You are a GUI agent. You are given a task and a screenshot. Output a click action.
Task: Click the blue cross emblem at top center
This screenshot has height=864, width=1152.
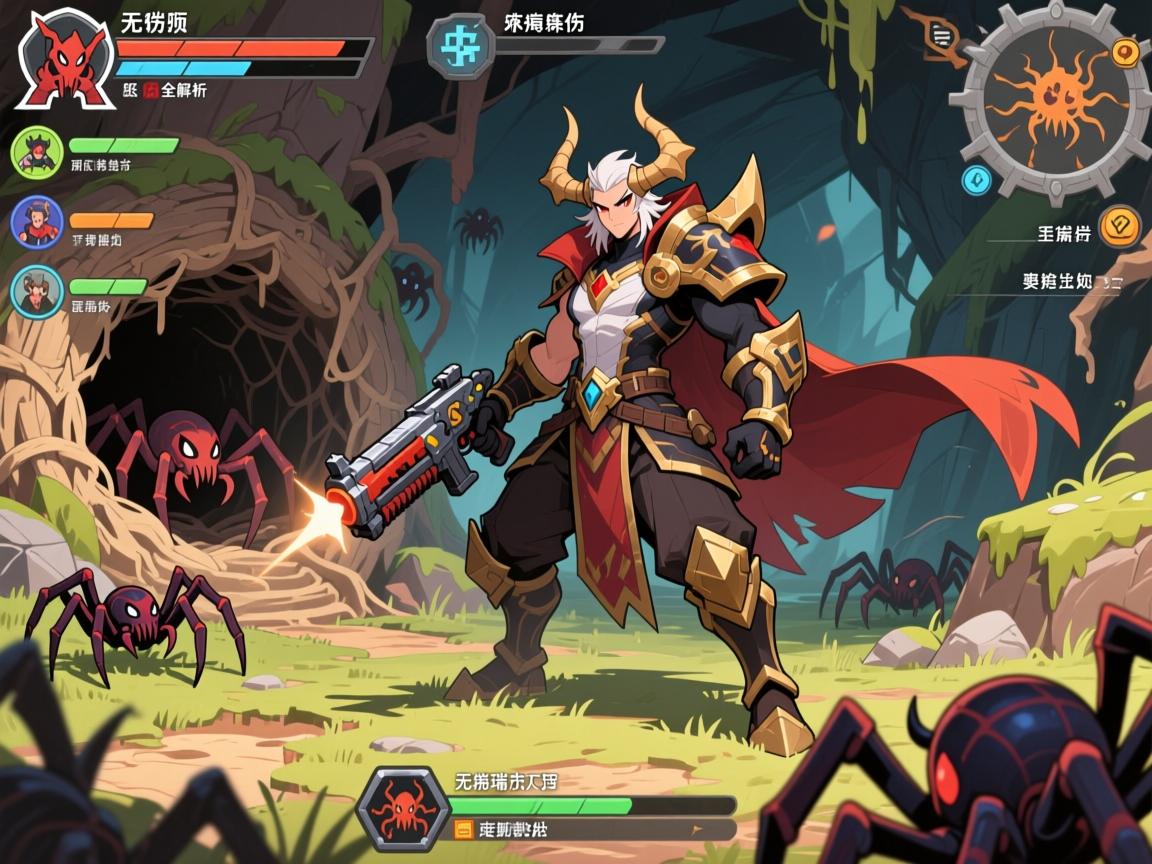pyautogui.click(x=461, y=46)
